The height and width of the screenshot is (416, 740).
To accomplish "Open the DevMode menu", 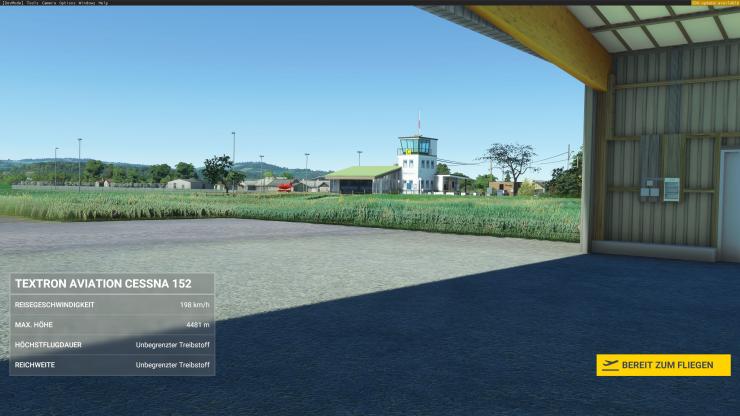I will coord(12,3).
